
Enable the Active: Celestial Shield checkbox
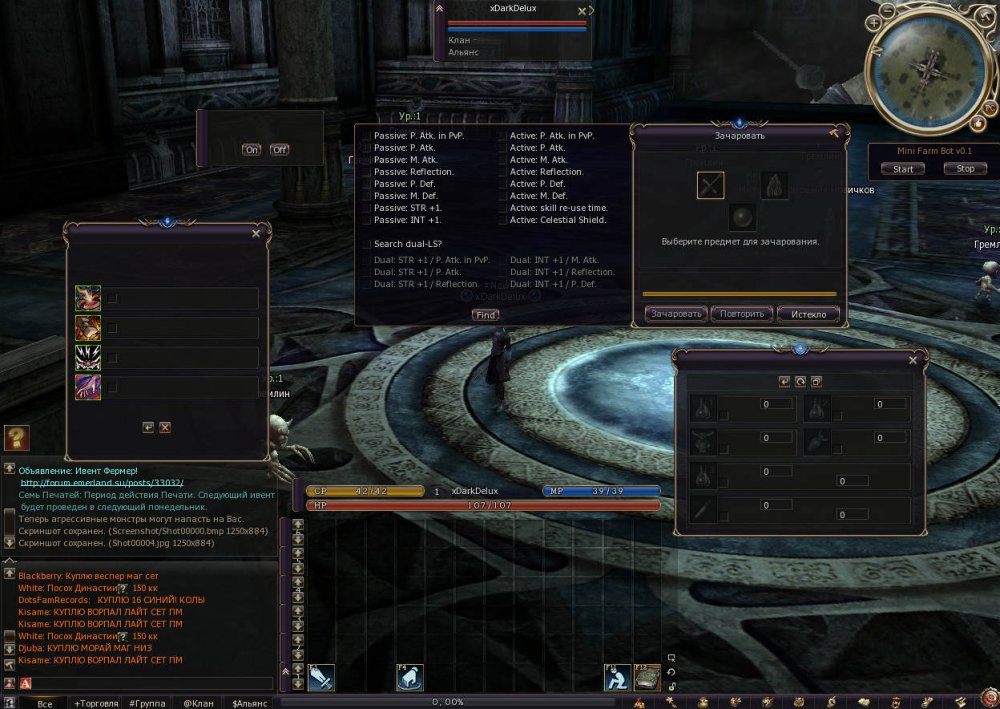pos(503,220)
